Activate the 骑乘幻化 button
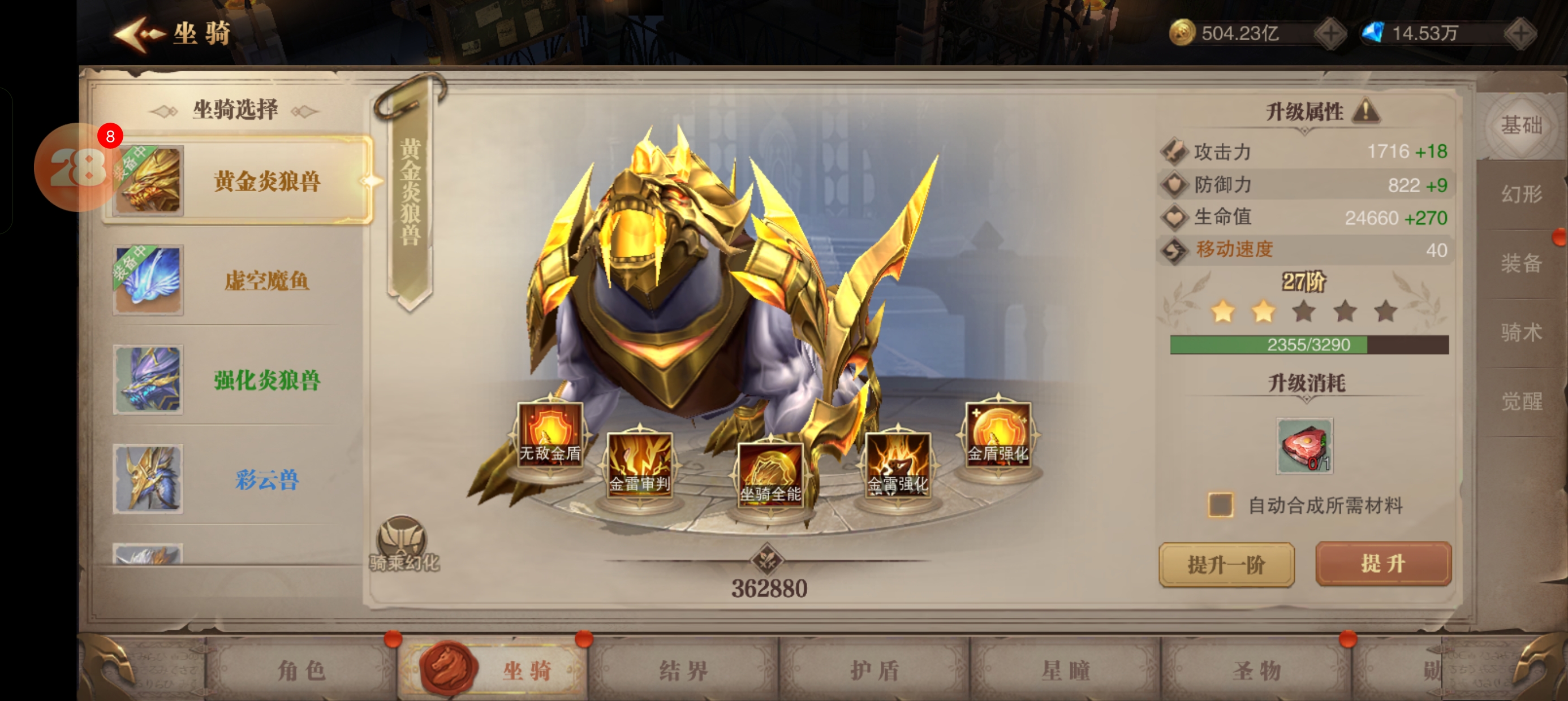This screenshot has height=701, width=1568. (403, 543)
